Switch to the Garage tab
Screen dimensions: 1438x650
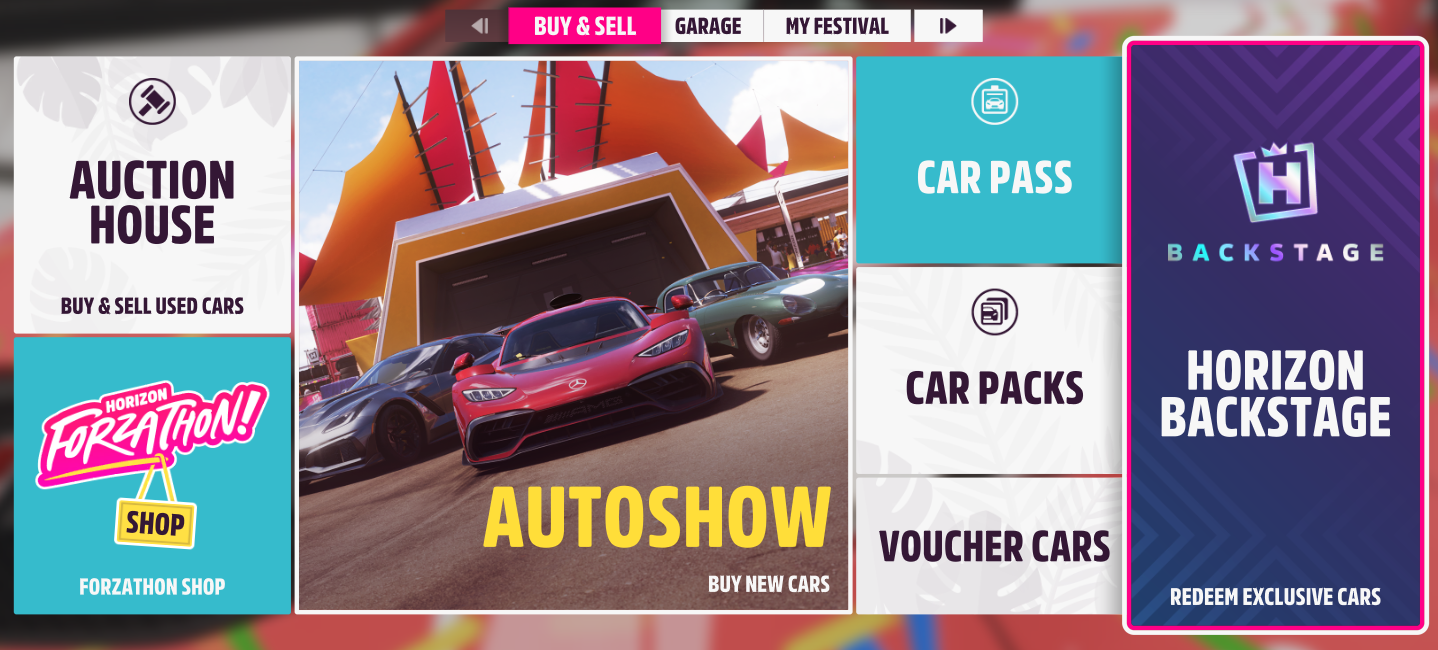coord(708,26)
